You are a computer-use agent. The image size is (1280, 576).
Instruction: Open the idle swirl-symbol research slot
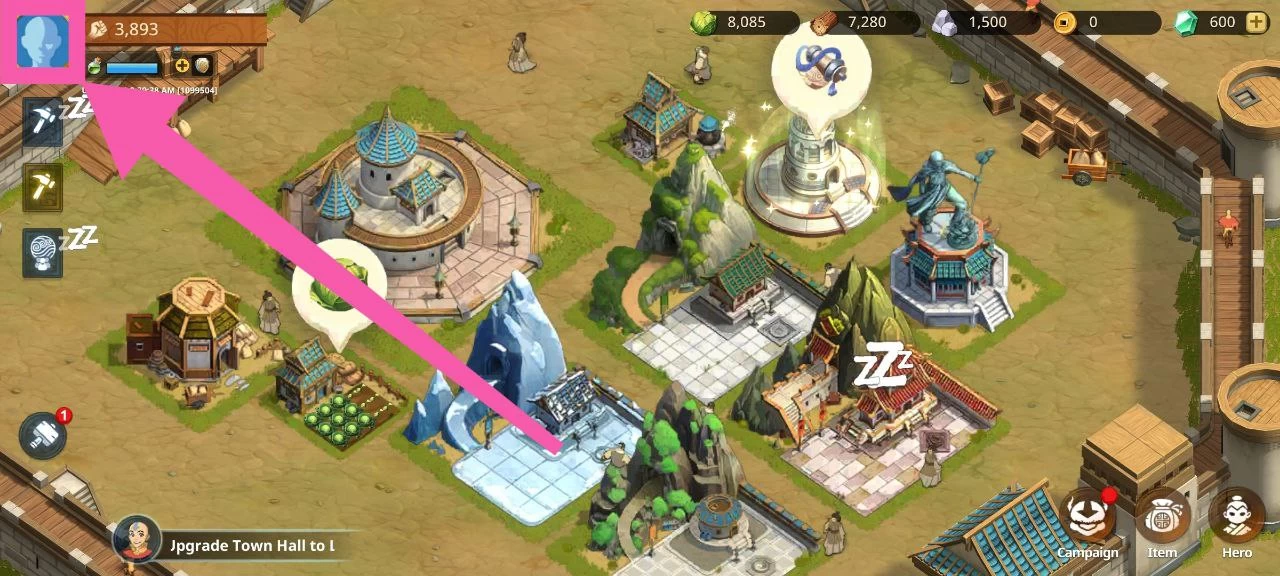click(43, 252)
